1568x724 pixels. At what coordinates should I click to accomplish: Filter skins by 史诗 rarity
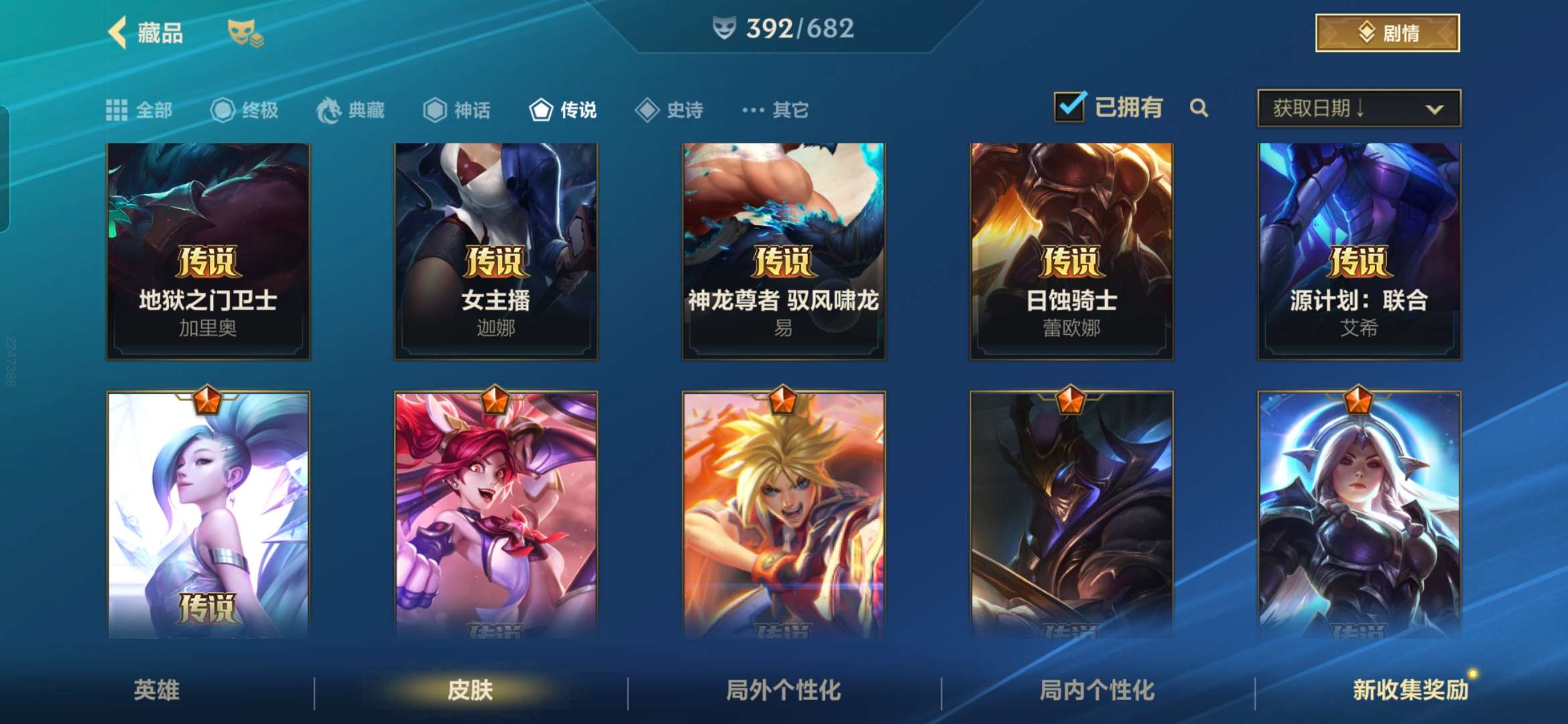[669, 110]
